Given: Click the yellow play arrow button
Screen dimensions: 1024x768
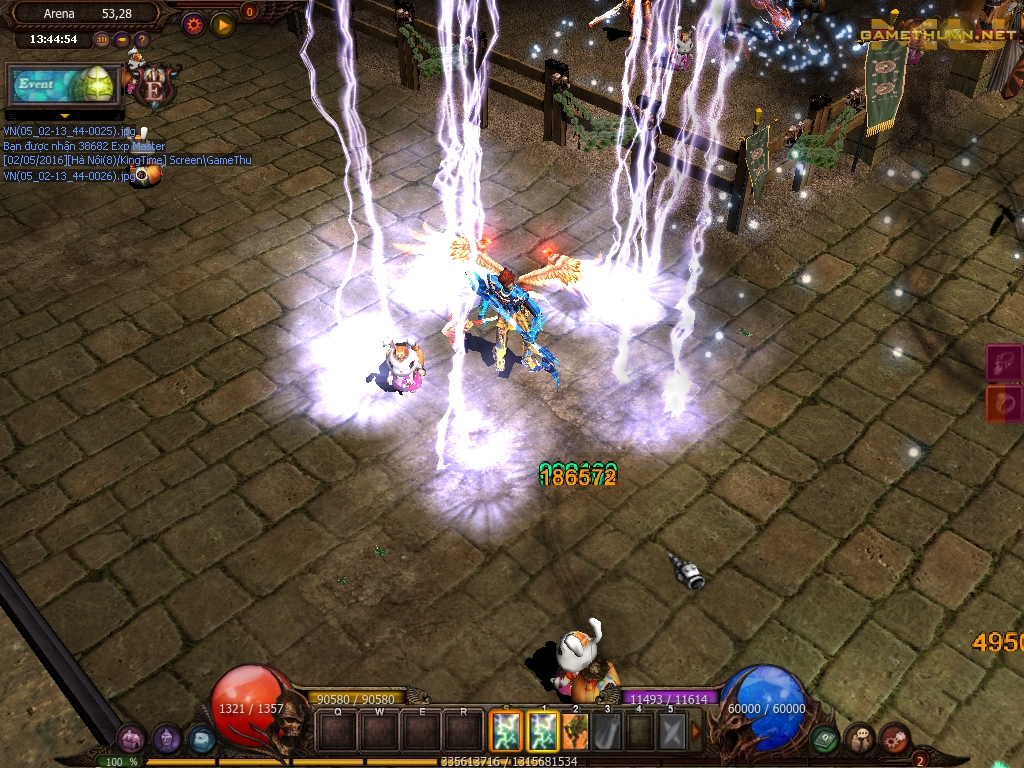Looking at the screenshot, I should [x=222, y=24].
